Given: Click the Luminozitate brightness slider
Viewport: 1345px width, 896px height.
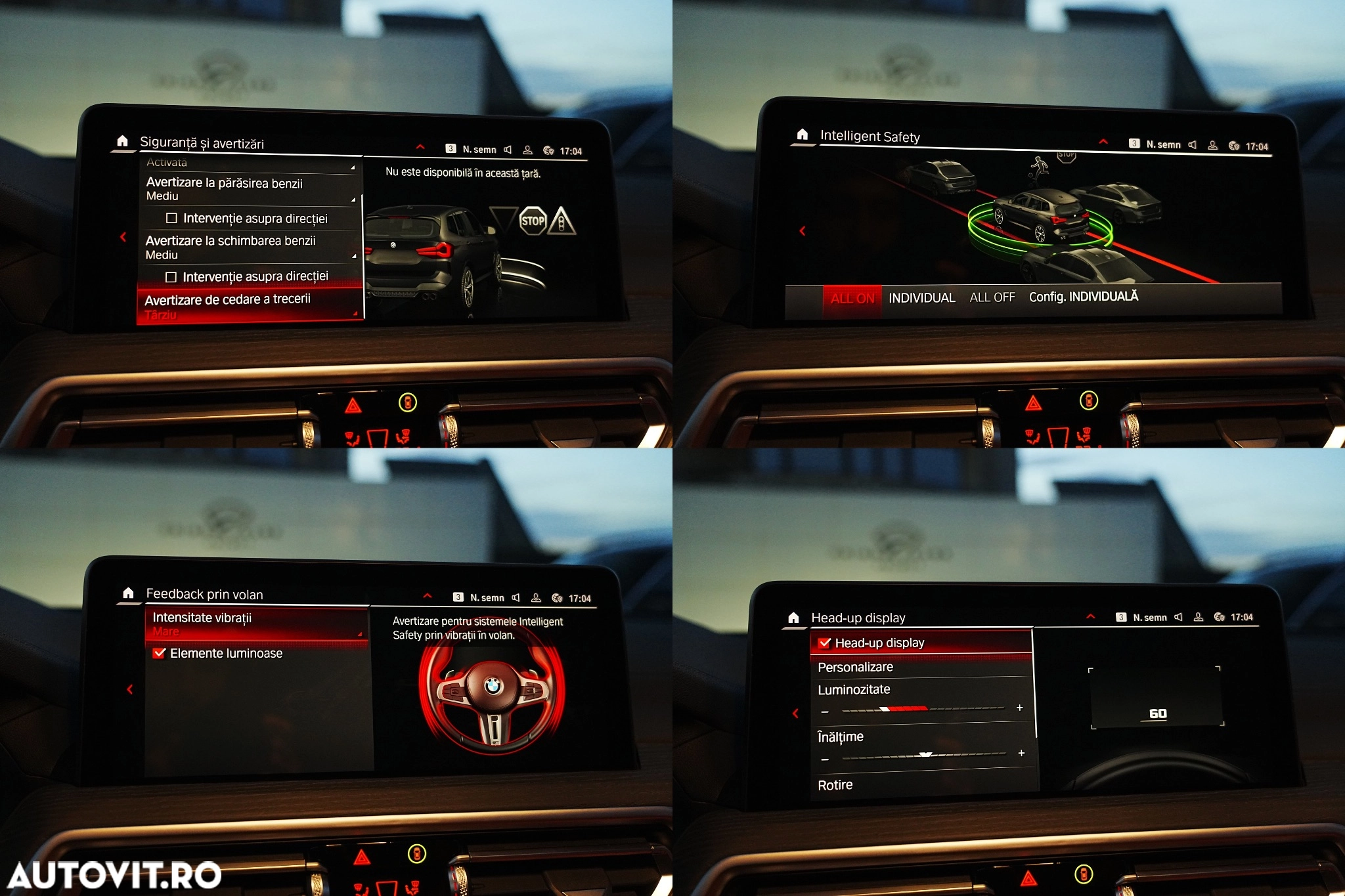Looking at the screenshot, I should [x=923, y=709].
